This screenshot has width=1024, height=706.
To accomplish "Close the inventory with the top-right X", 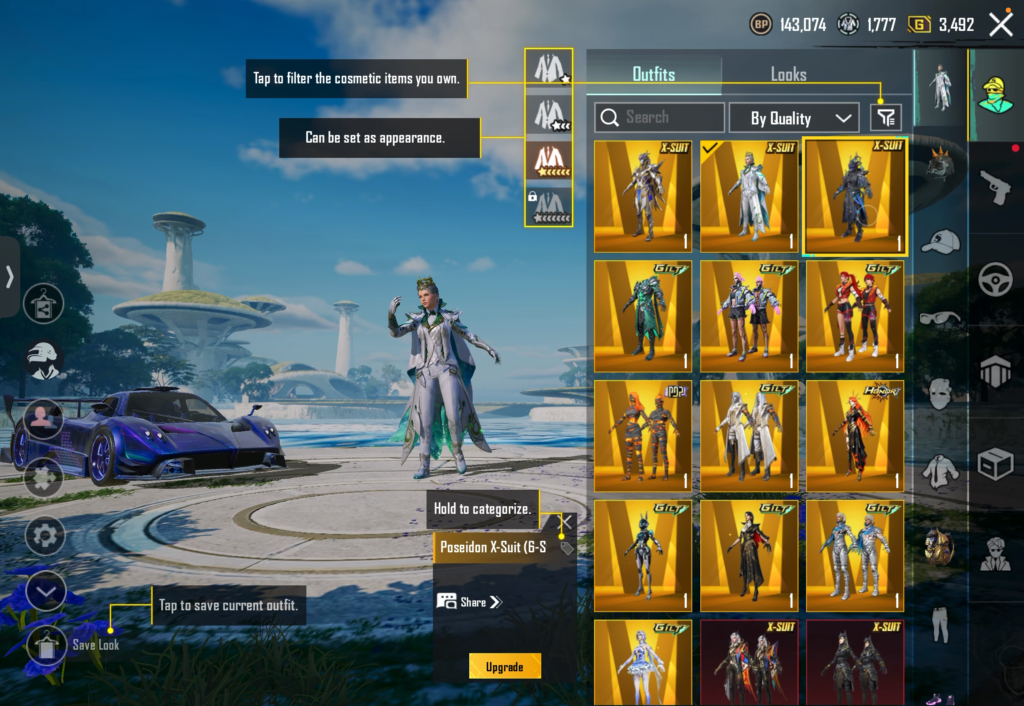I will pos(1000,25).
